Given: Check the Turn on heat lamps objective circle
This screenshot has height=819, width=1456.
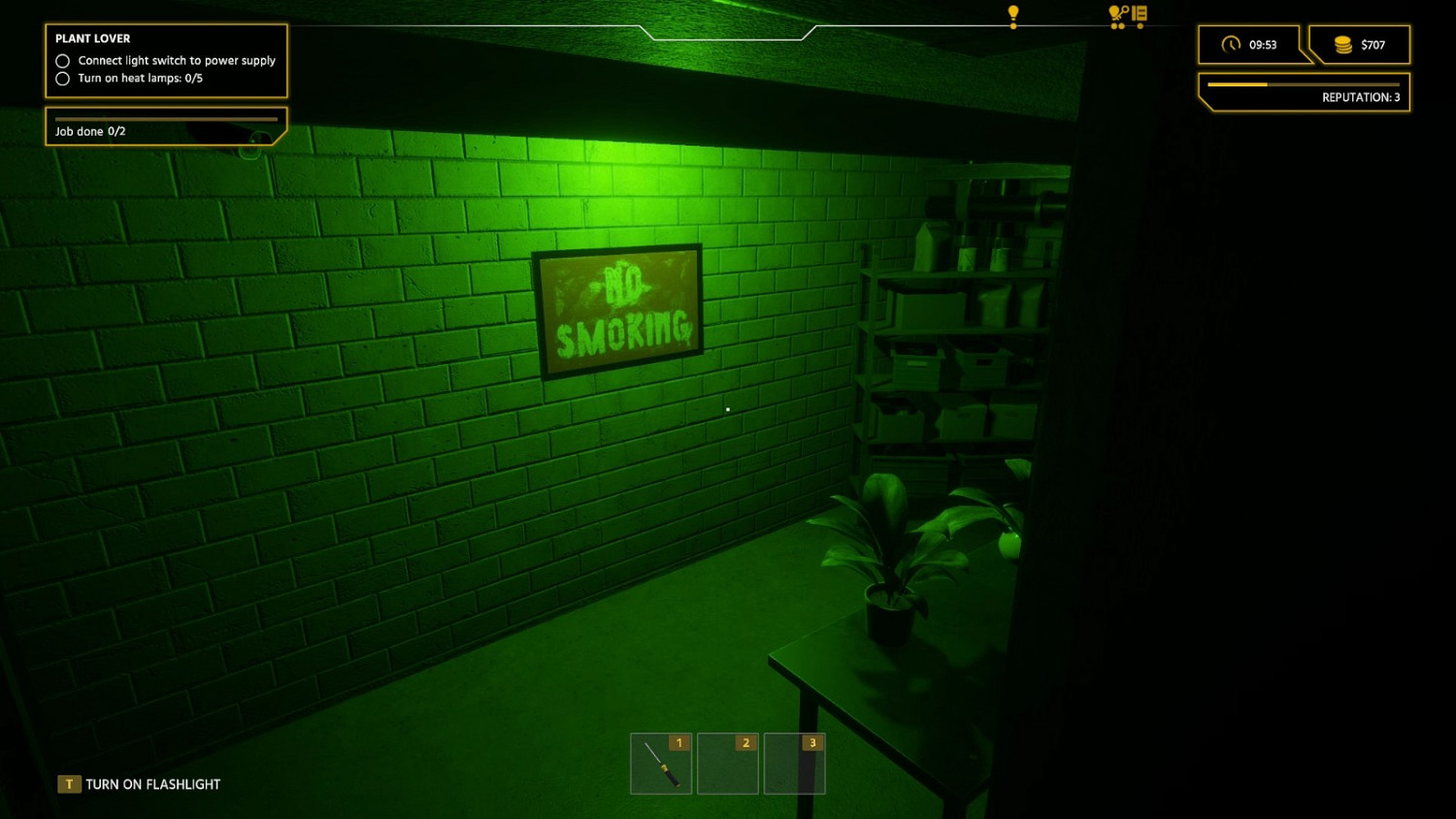Looking at the screenshot, I should click(62, 79).
